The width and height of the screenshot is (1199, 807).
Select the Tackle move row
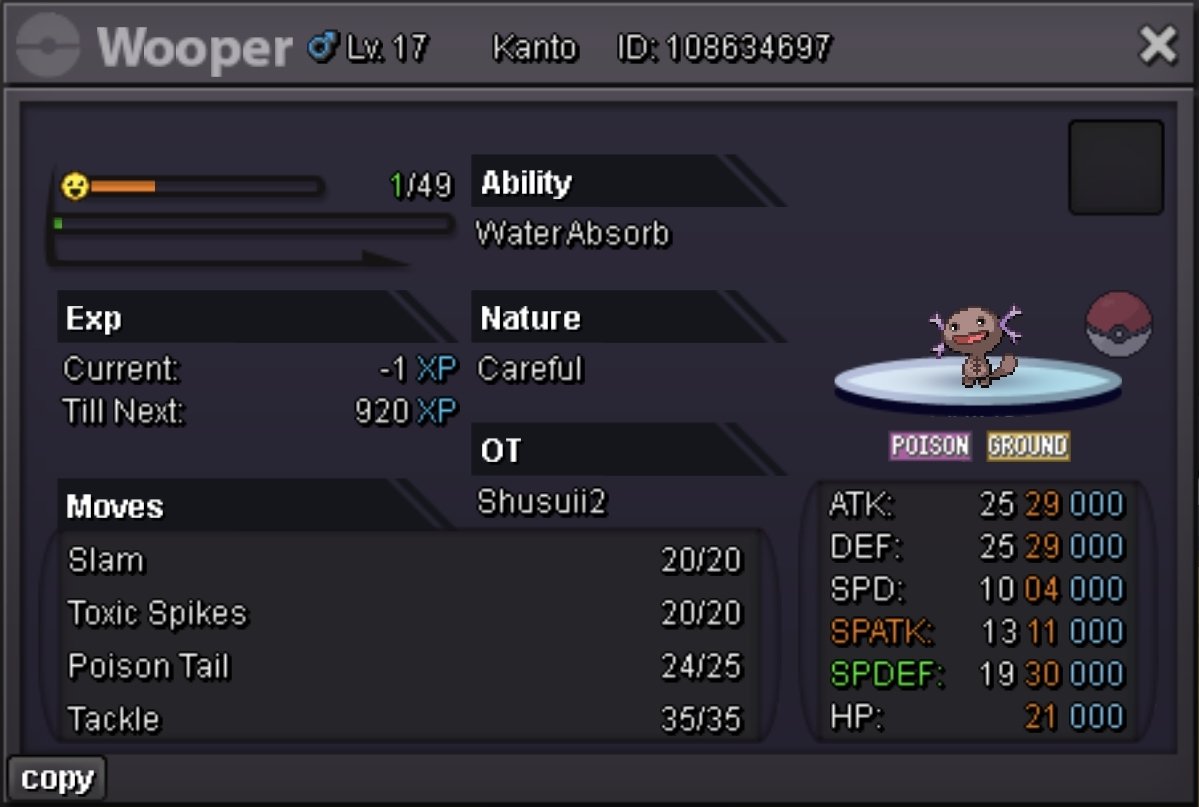click(405, 719)
